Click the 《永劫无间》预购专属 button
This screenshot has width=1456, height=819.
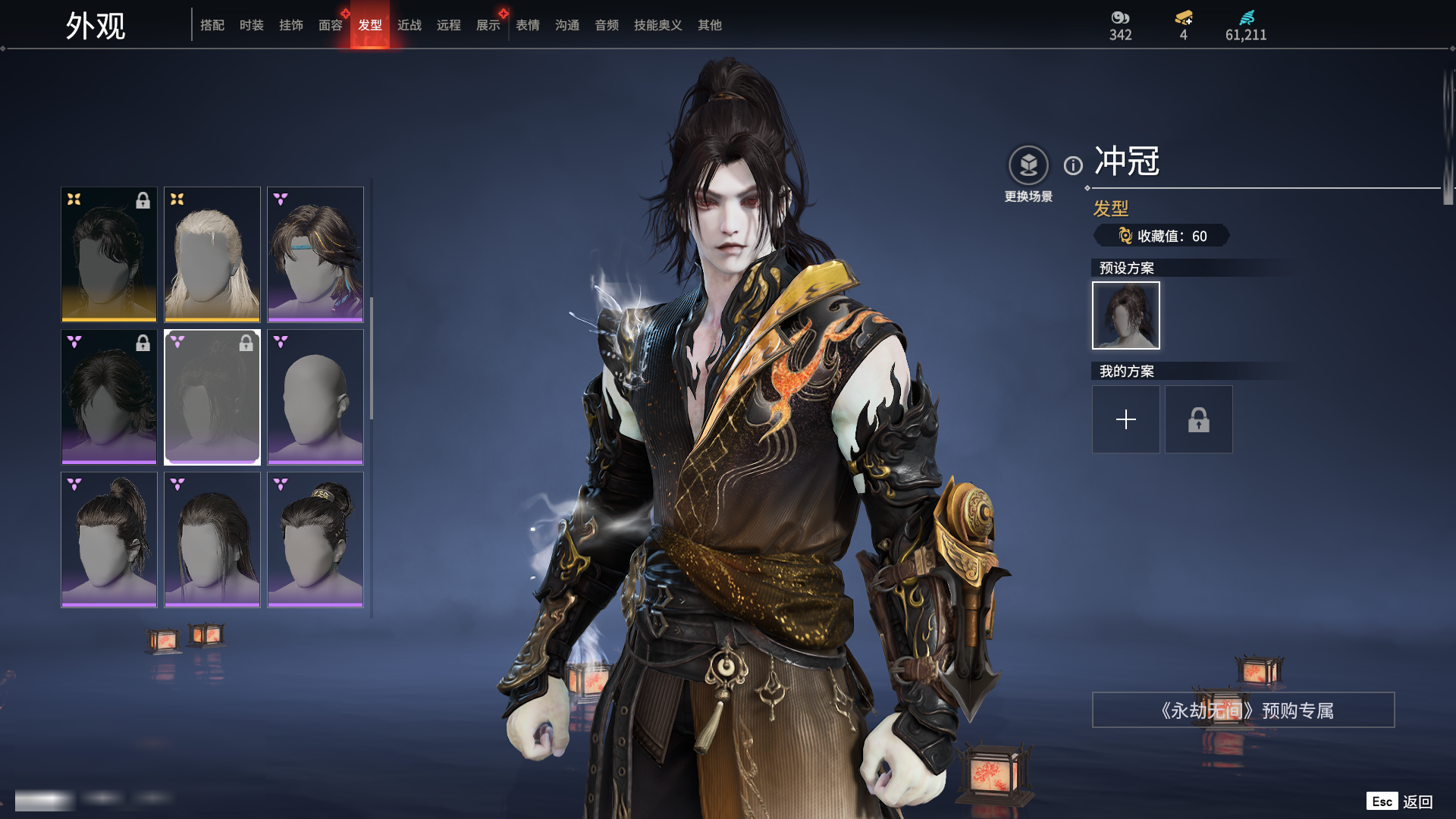(x=1243, y=711)
